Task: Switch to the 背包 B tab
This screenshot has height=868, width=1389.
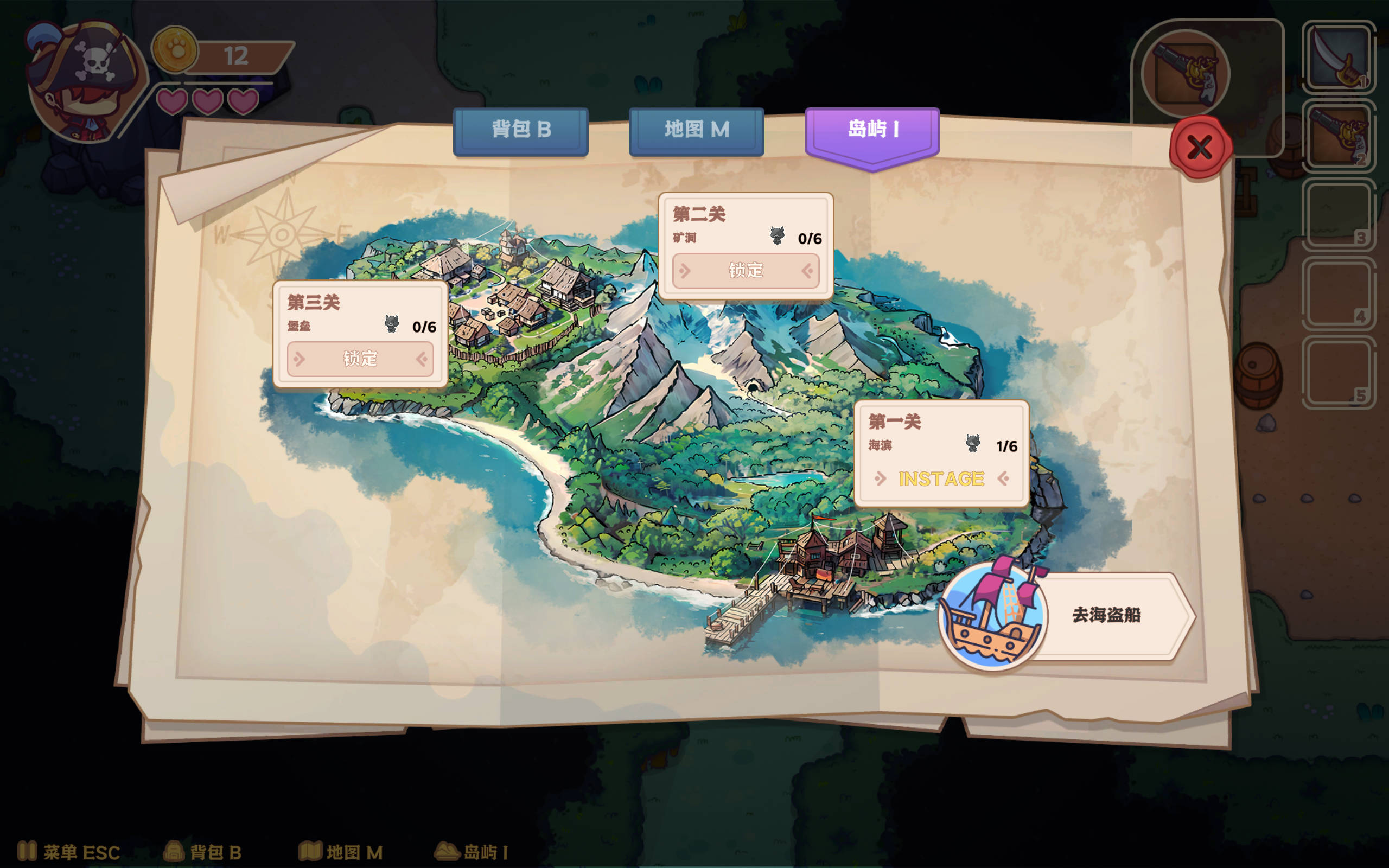Action: tap(521, 131)
